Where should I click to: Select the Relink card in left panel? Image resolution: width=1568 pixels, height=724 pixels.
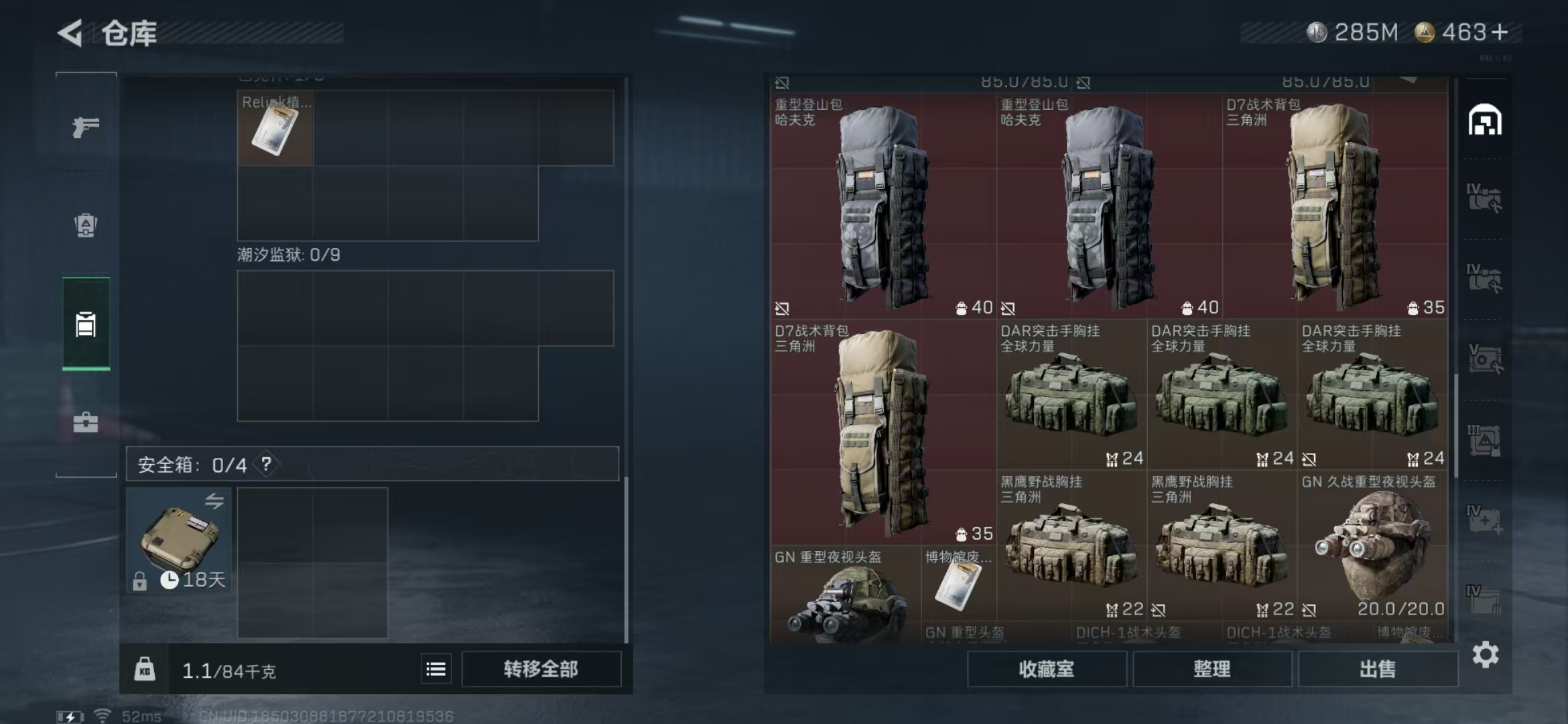click(275, 128)
